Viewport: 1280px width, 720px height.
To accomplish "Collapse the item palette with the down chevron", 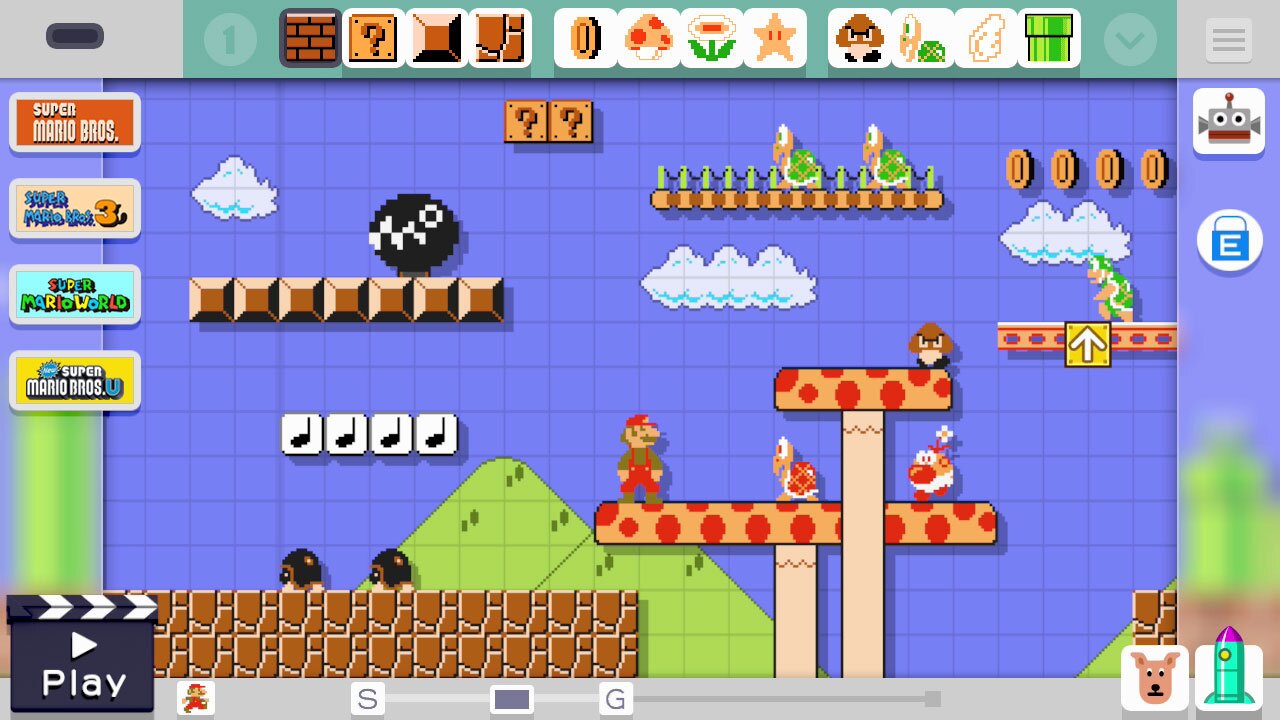I will [1130, 39].
